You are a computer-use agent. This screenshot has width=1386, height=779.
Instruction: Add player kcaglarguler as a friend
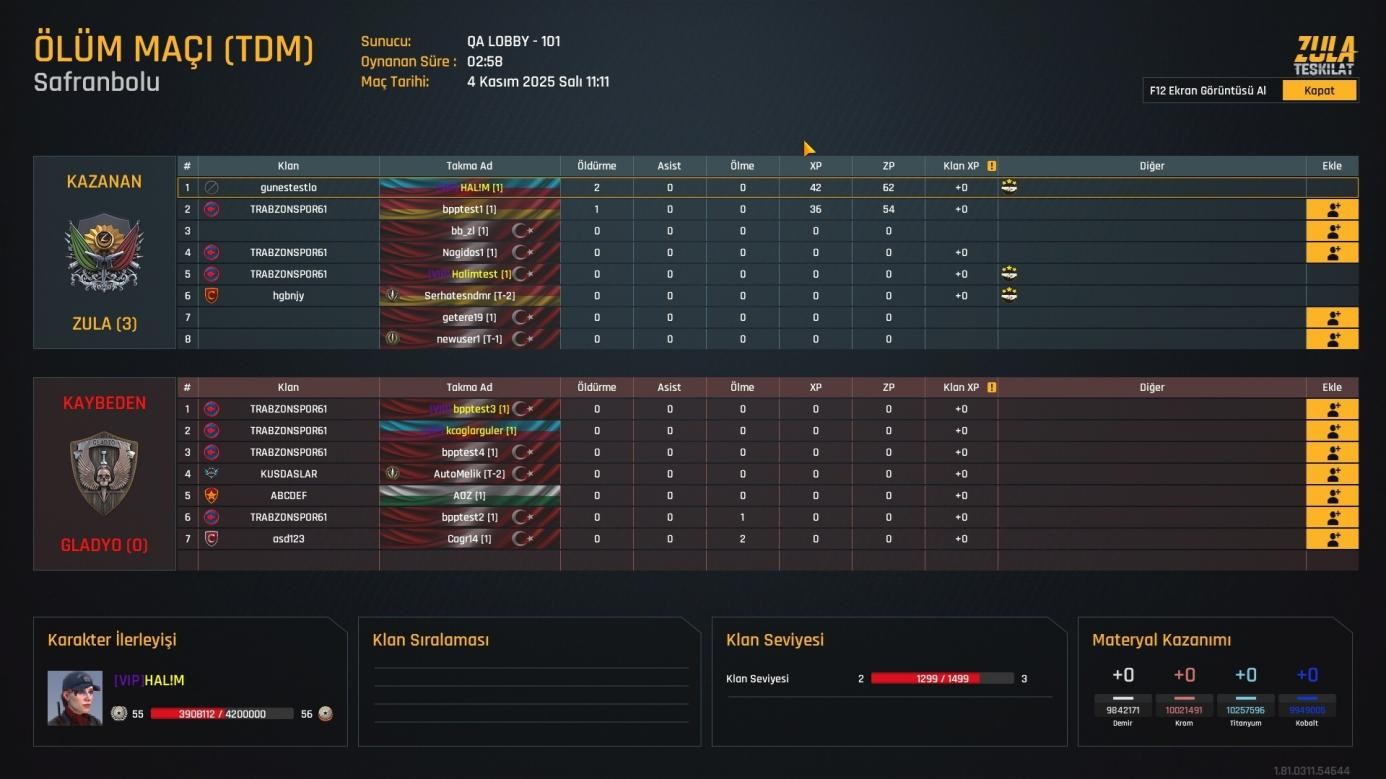coord(1332,431)
